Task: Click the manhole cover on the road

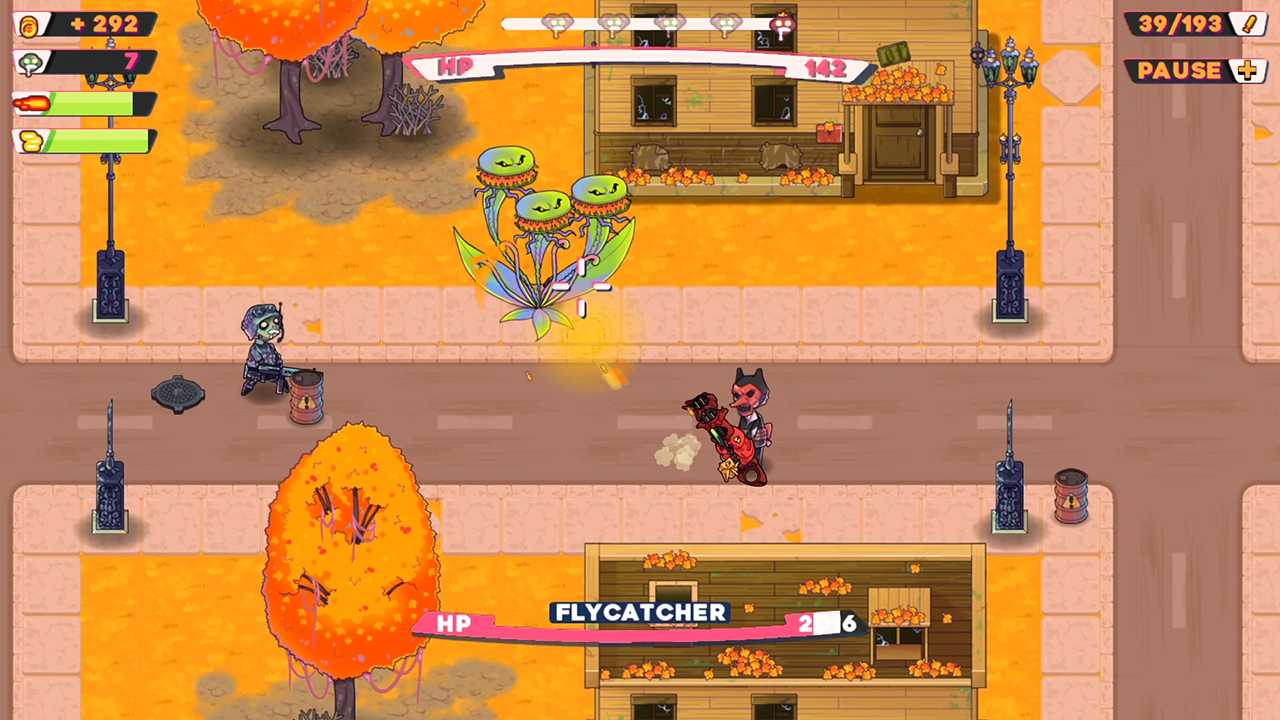Action: click(176, 391)
